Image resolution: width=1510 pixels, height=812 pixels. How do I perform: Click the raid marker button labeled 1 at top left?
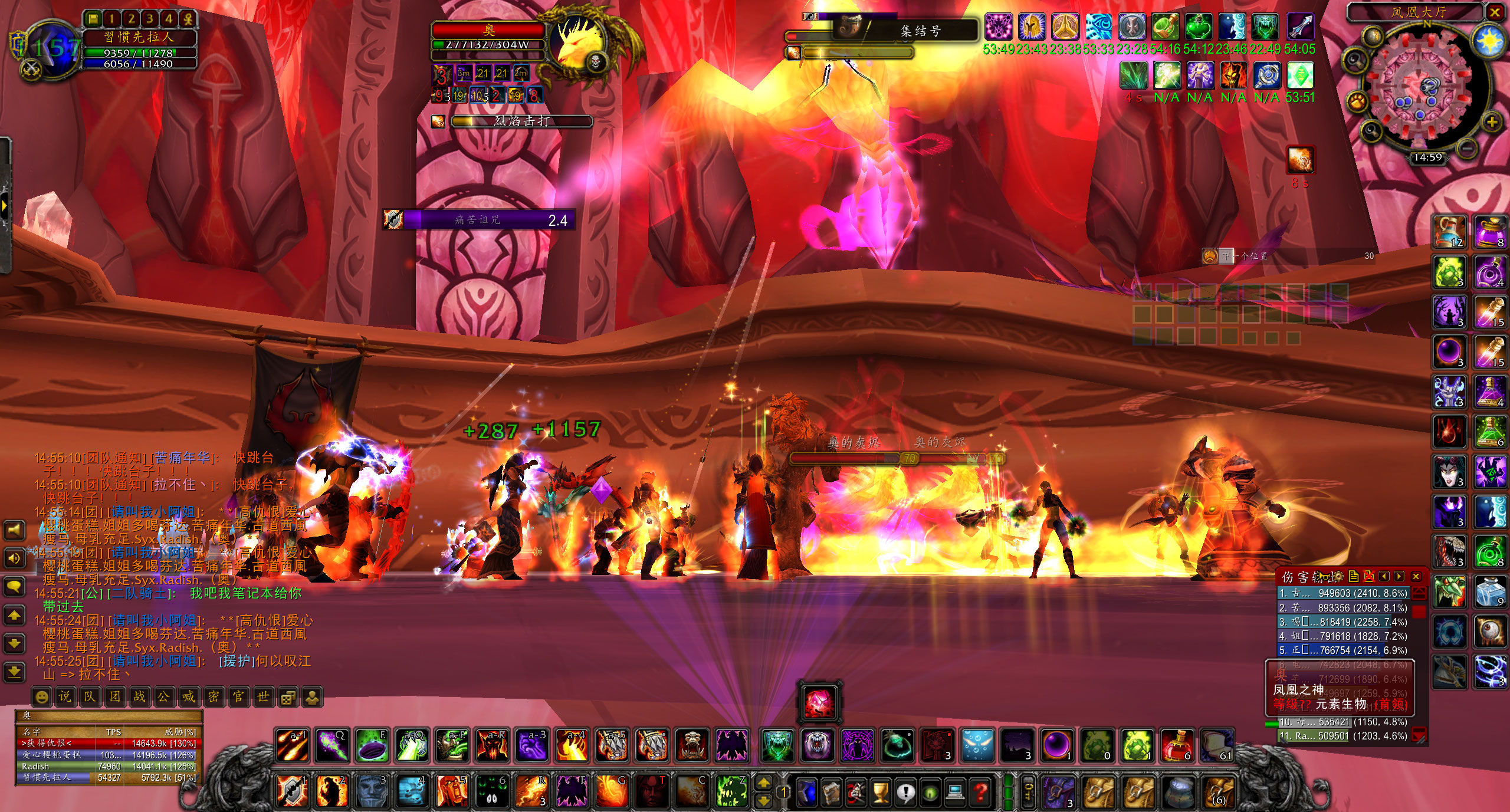pyautogui.click(x=111, y=18)
